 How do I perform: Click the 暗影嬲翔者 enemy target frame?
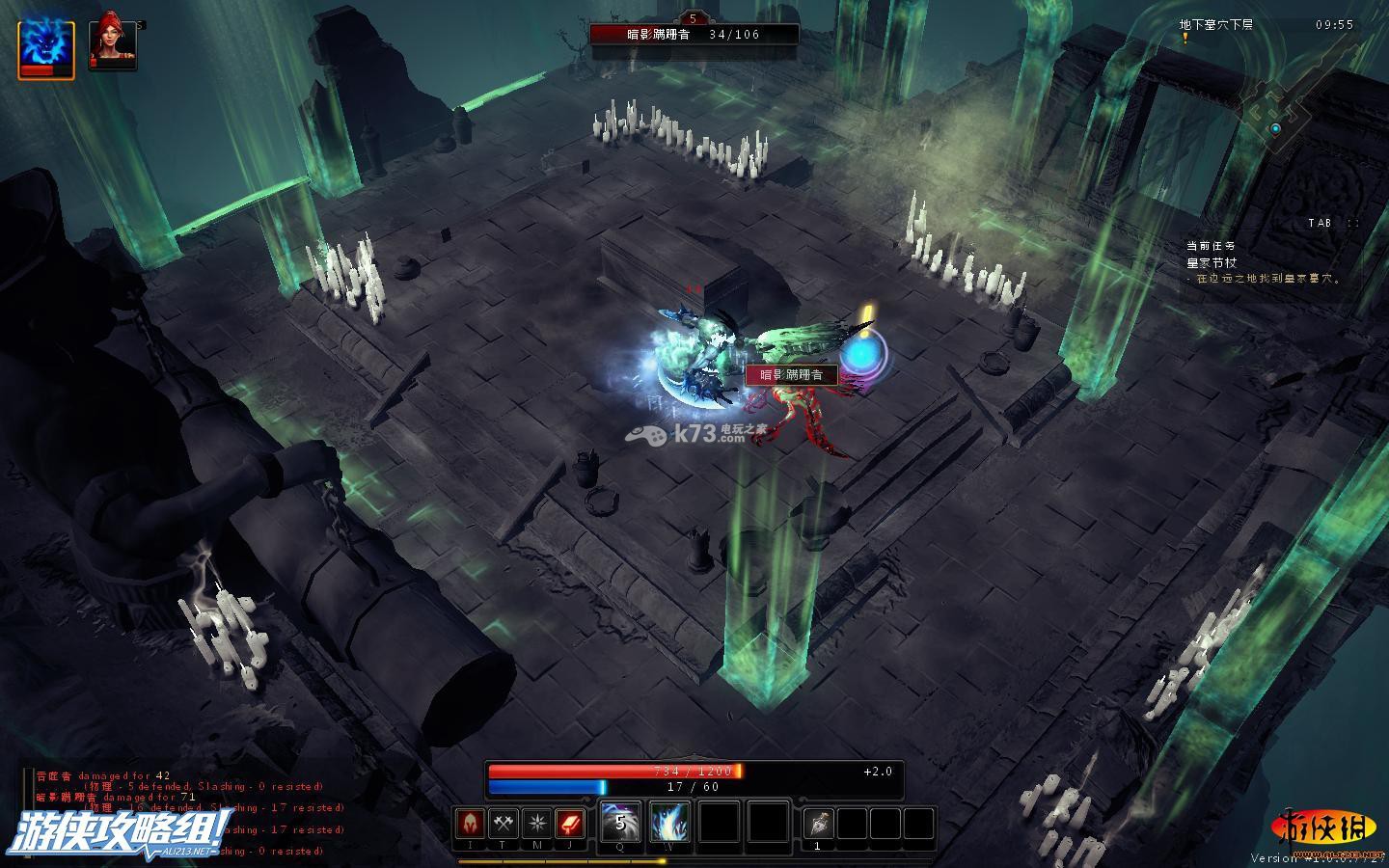click(x=694, y=34)
